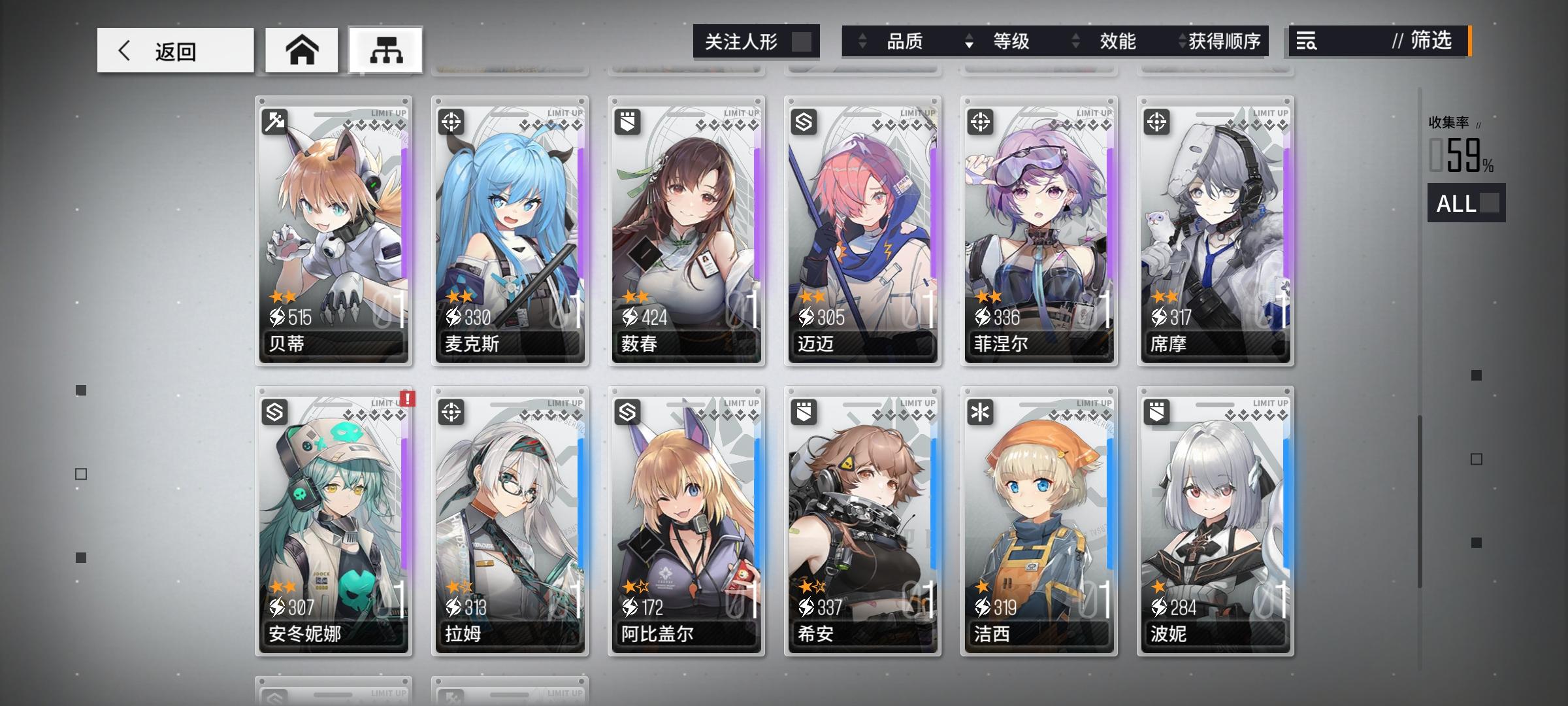Viewport: 1568px width, 706px height.
Task: Click the 返回 back button
Action: click(174, 50)
